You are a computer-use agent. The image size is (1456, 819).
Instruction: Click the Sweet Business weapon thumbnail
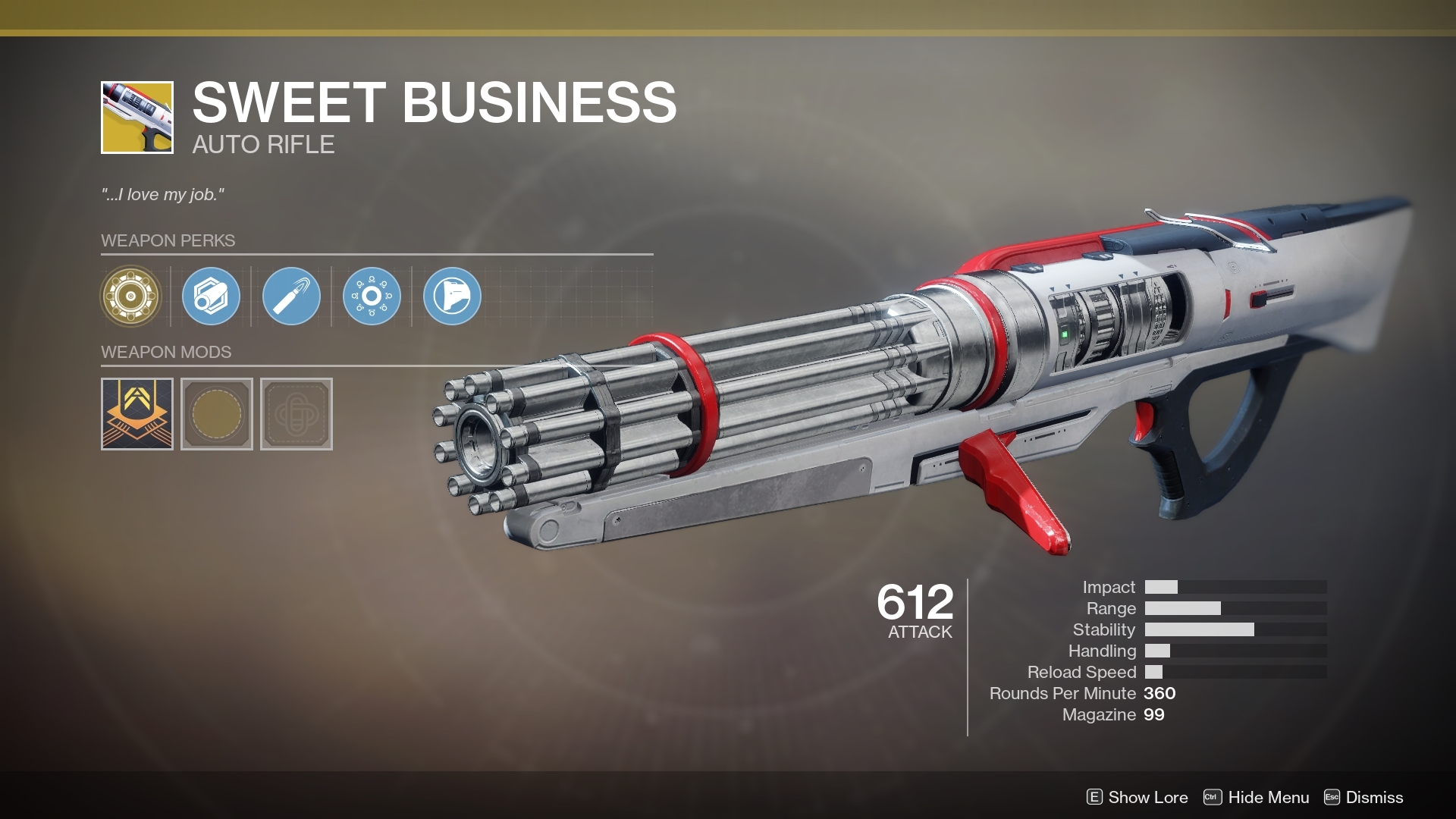coord(138,115)
